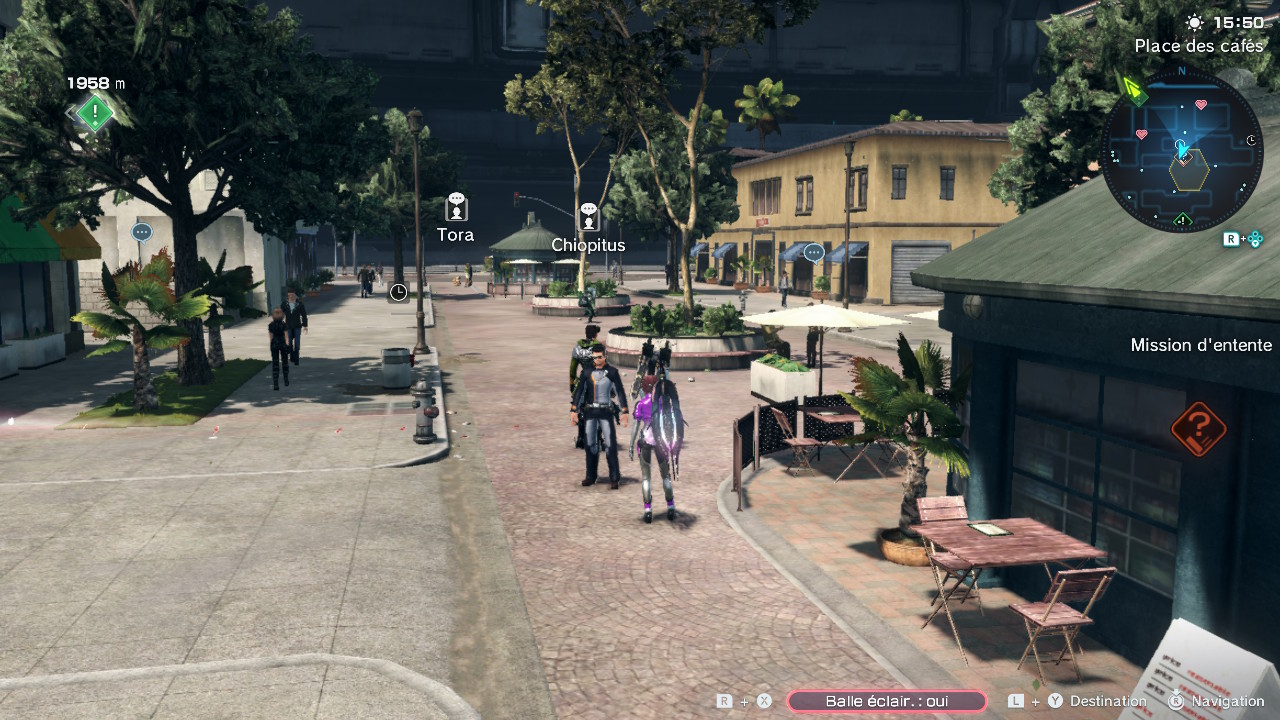The height and width of the screenshot is (720, 1280).
Task: Click the speech icon above Tora
Action: click(x=456, y=207)
